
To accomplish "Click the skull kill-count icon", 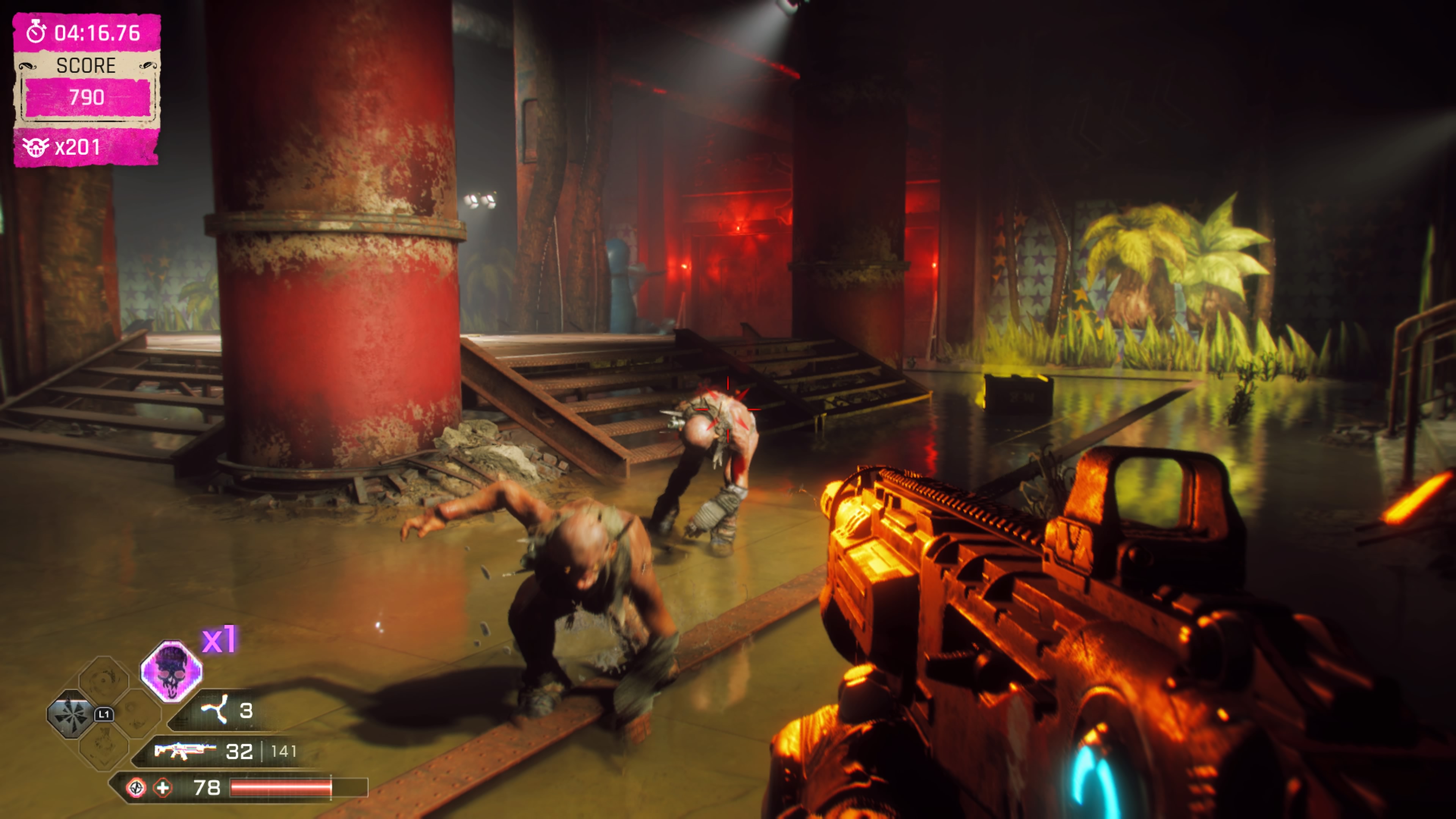I will click(36, 147).
